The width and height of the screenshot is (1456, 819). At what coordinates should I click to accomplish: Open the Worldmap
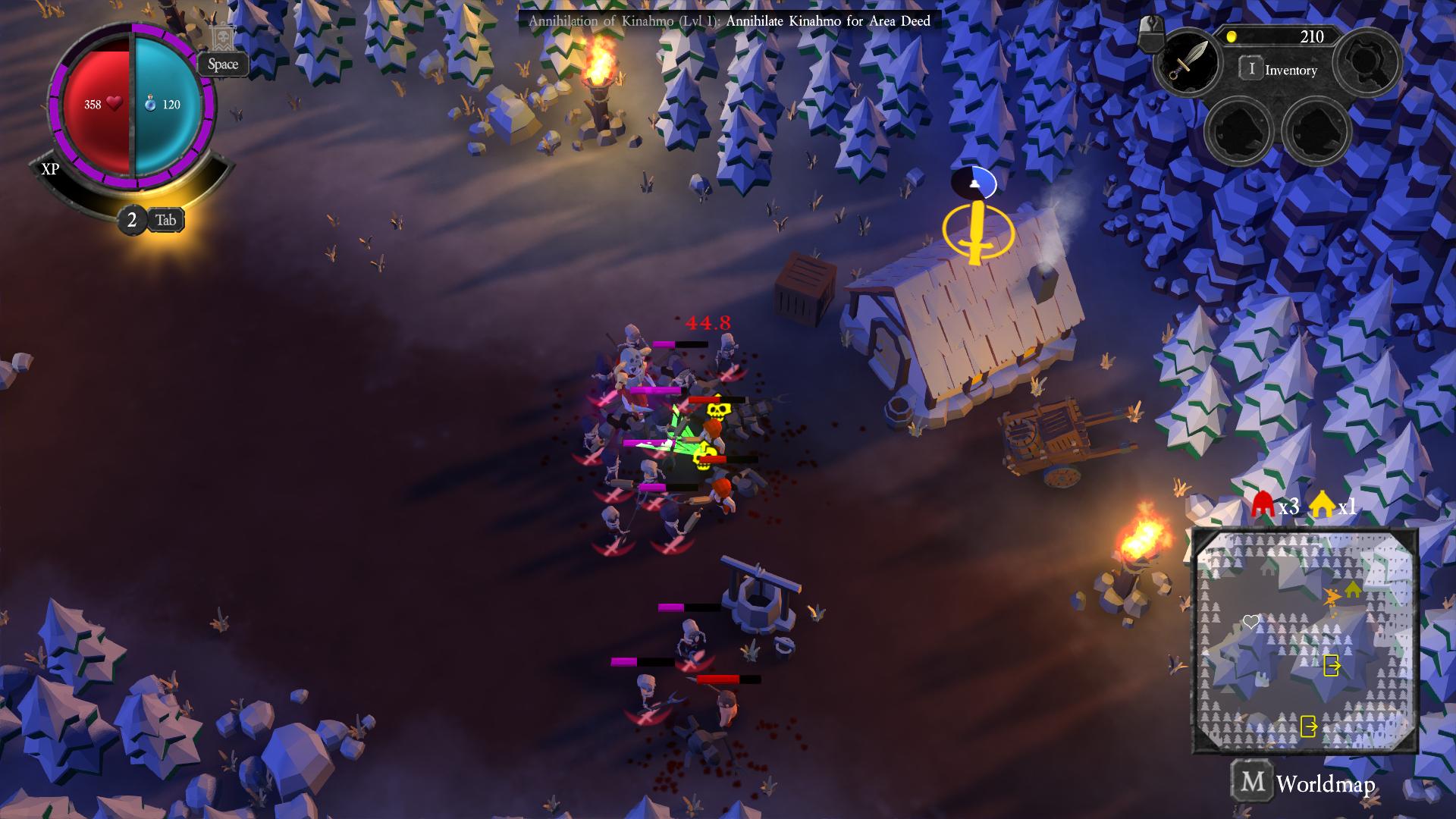1304,783
